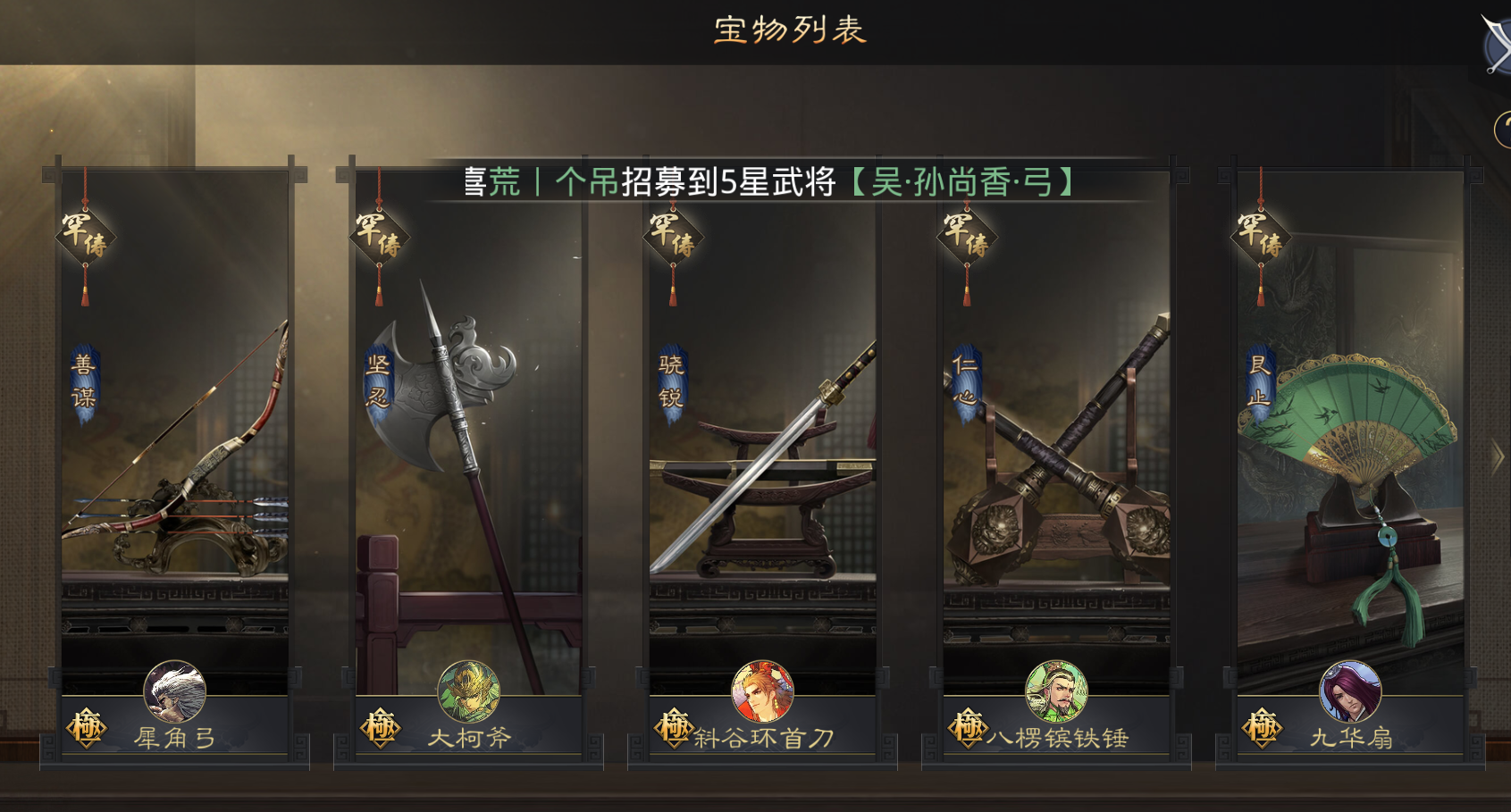This screenshot has height=812, width=1511.
Task: Select the 犀角弓 treasure card
Action: pos(175,447)
